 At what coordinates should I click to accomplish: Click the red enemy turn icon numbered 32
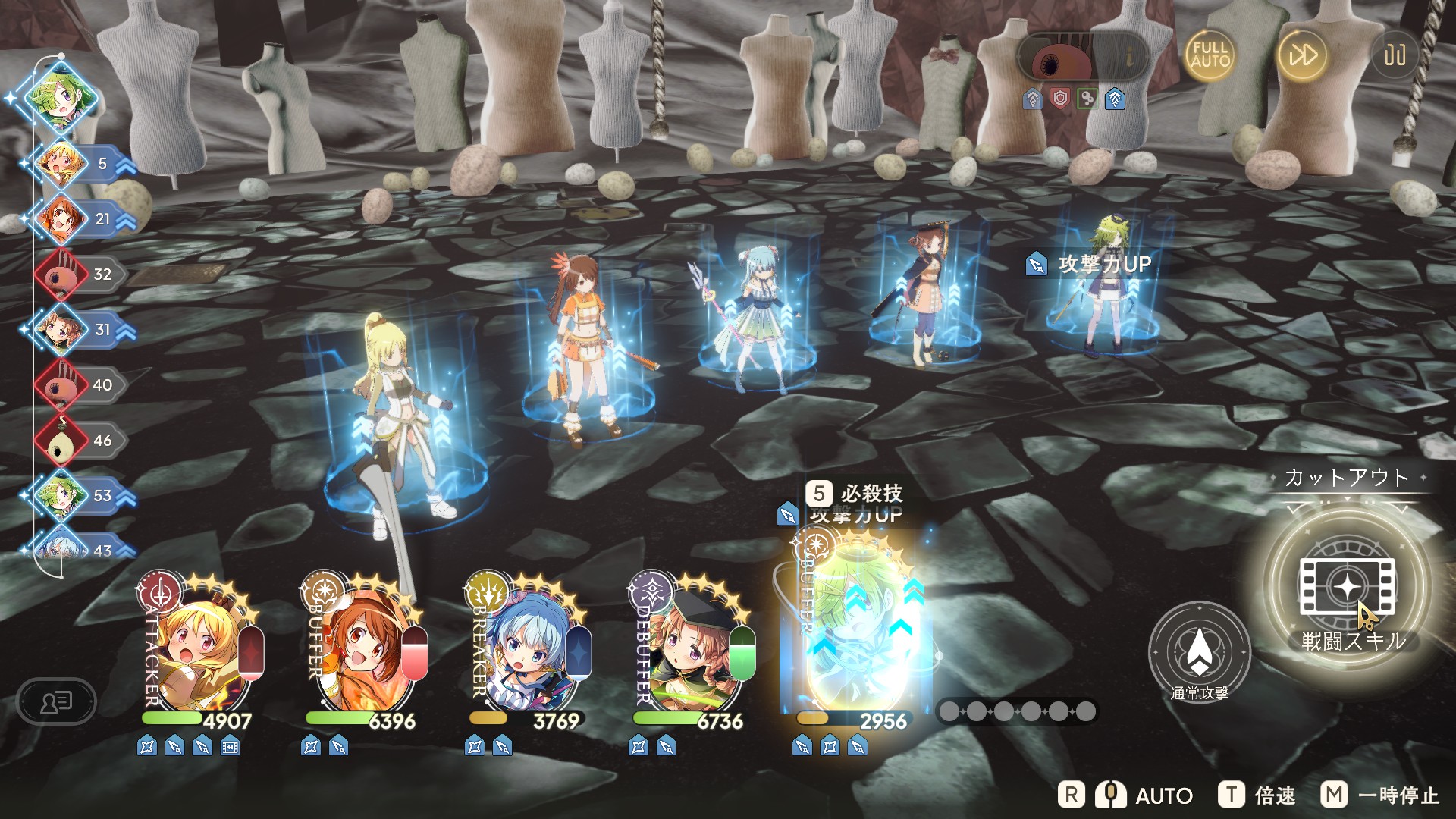click(x=62, y=275)
